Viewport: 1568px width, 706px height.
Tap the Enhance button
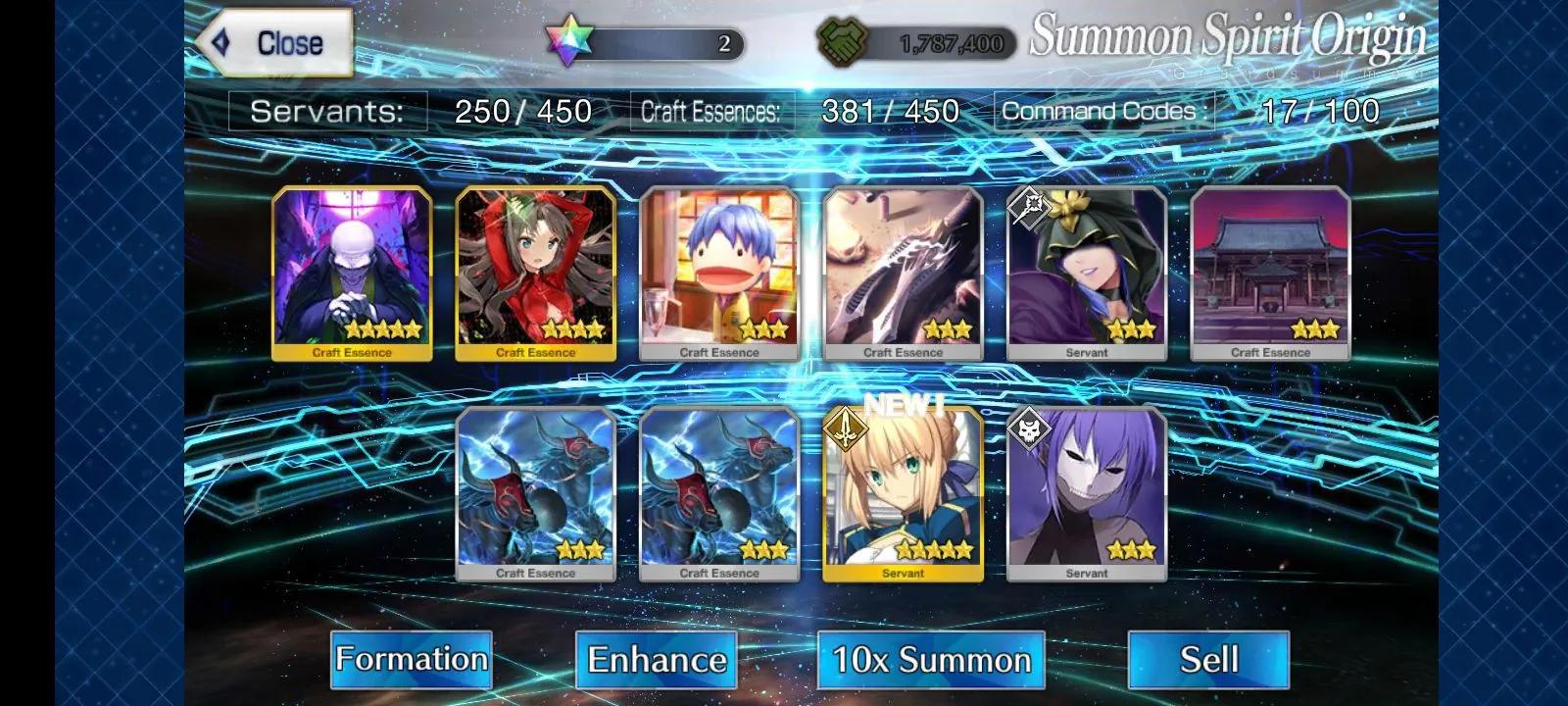(x=657, y=659)
